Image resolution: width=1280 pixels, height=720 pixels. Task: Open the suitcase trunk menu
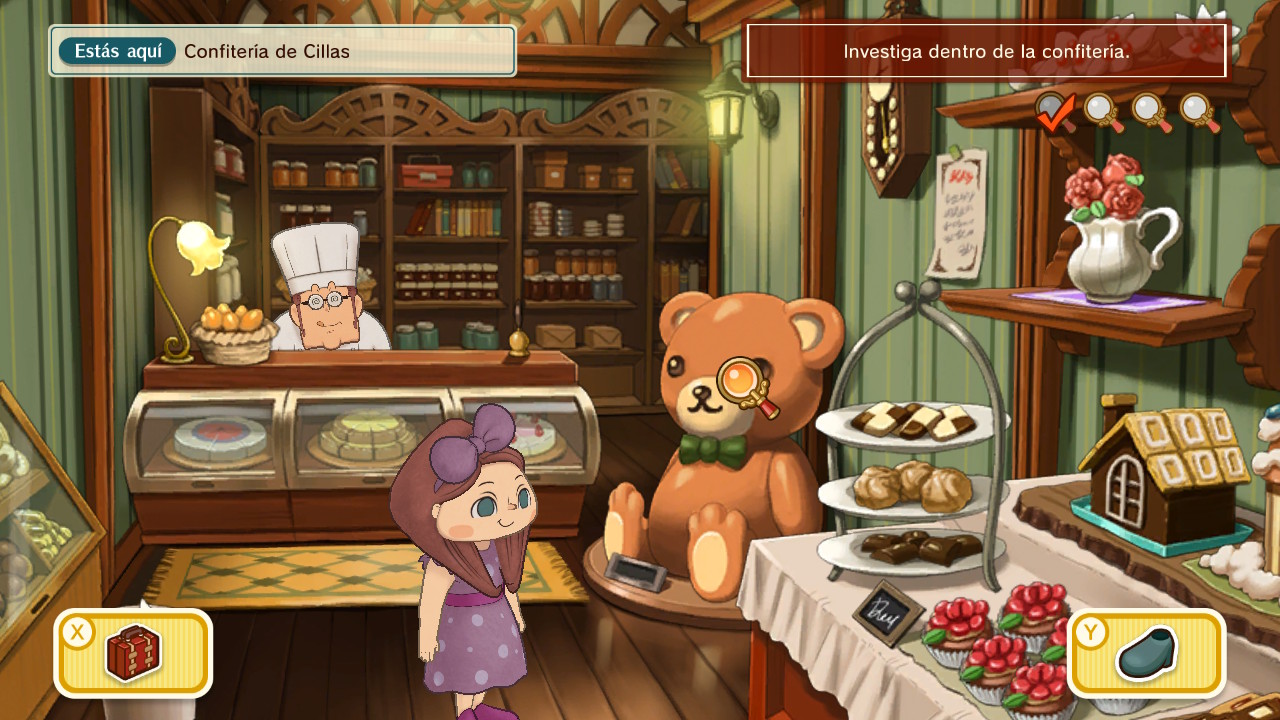tap(133, 652)
